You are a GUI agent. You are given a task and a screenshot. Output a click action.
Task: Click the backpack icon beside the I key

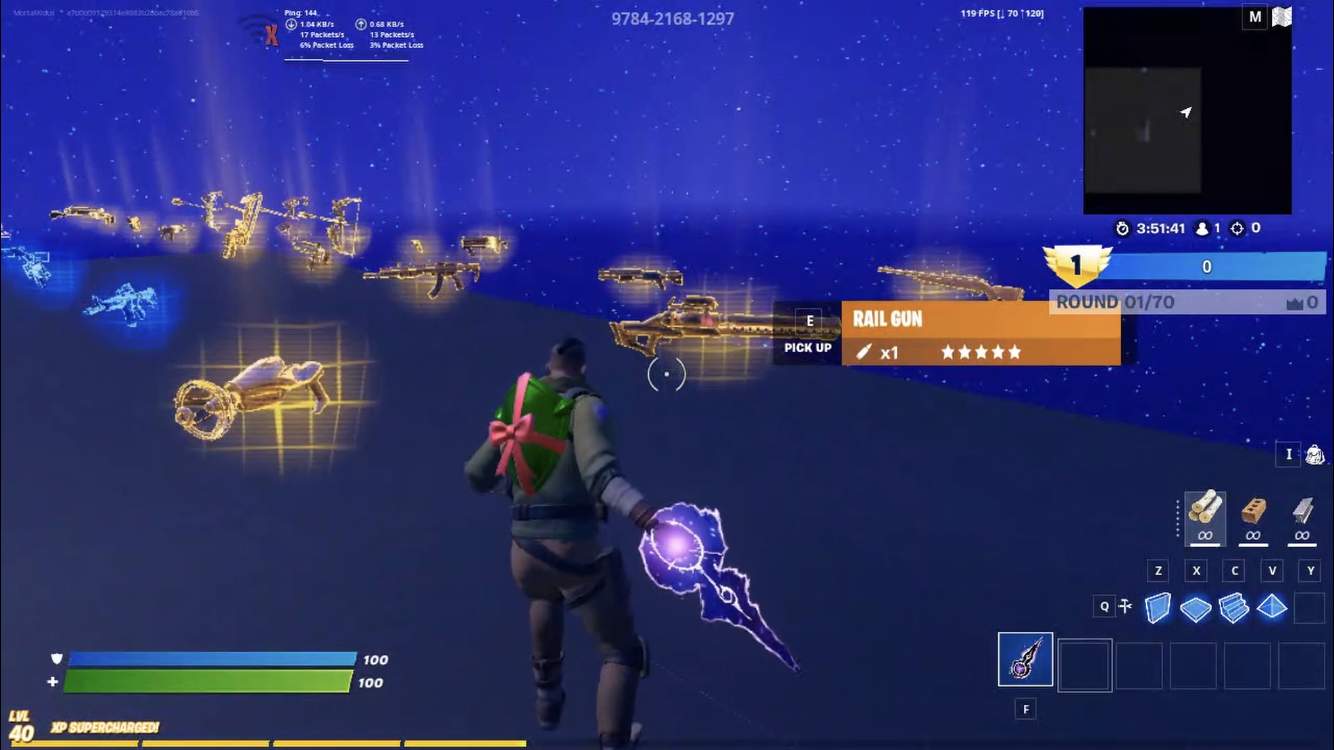click(1314, 453)
